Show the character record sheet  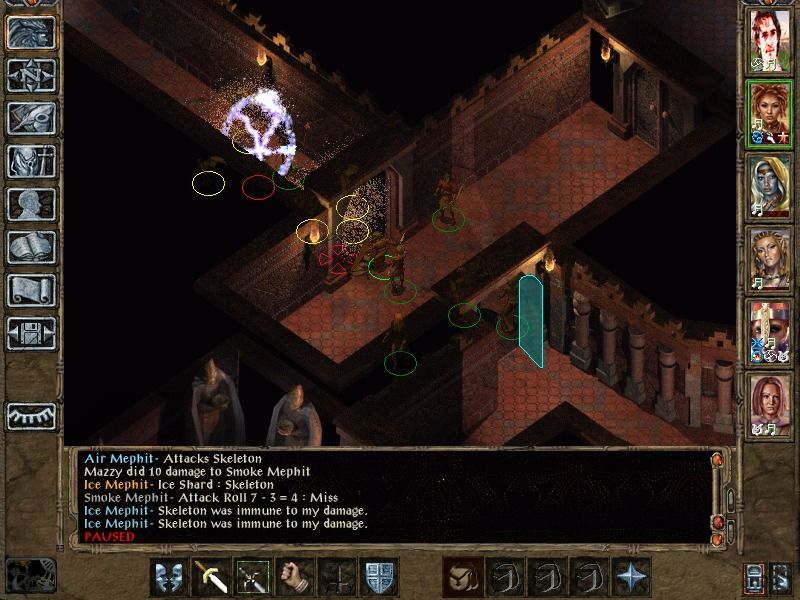[x=31, y=204]
